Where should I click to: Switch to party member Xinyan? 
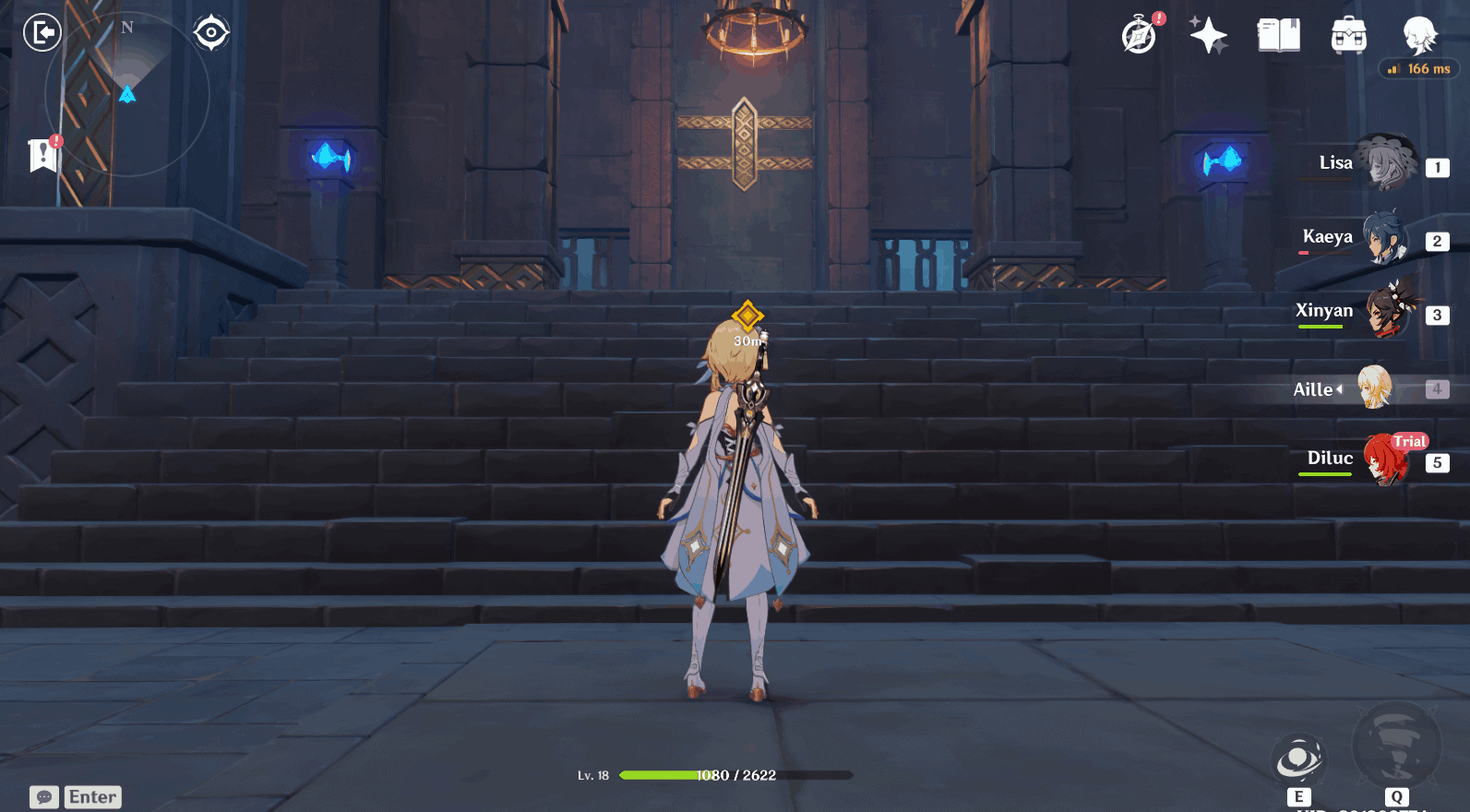click(x=1387, y=312)
